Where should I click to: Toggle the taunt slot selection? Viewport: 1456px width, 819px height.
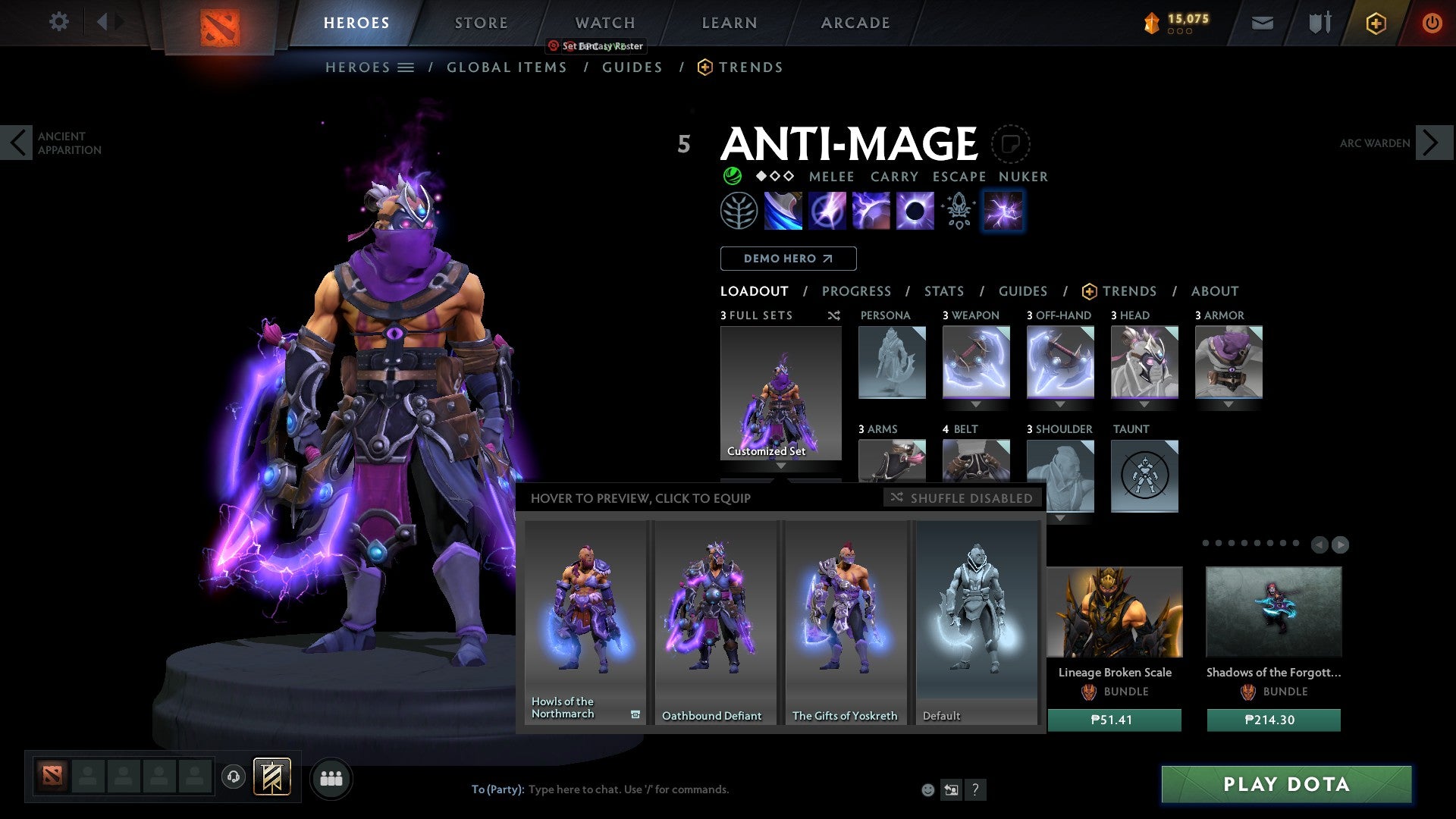tap(1144, 475)
